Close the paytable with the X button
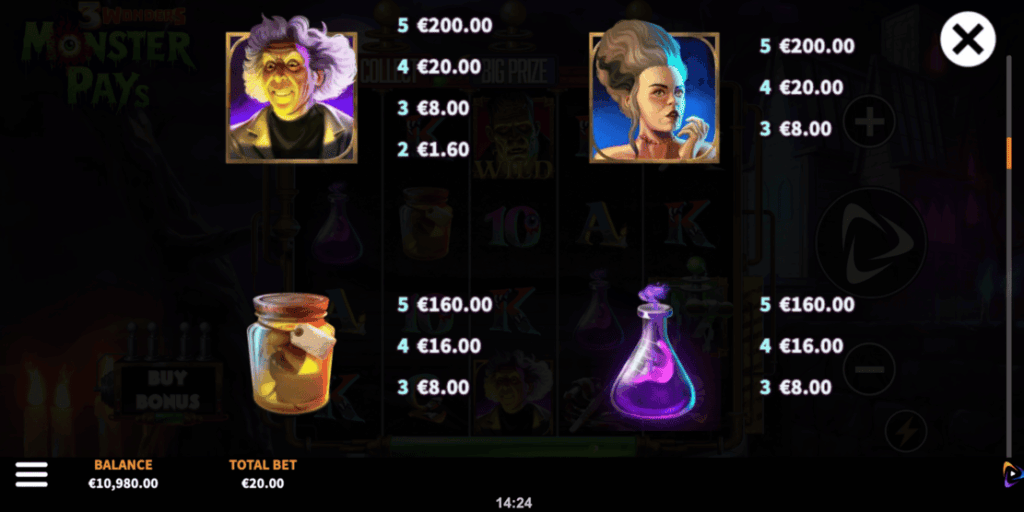1024x512 pixels. pos(967,40)
